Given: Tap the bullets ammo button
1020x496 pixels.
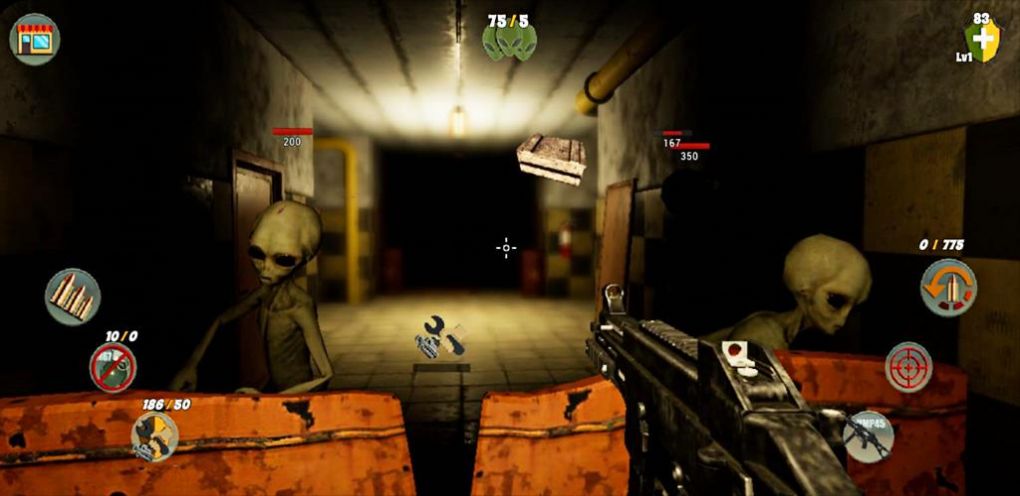Looking at the screenshot, I should (x=73, y=296).
